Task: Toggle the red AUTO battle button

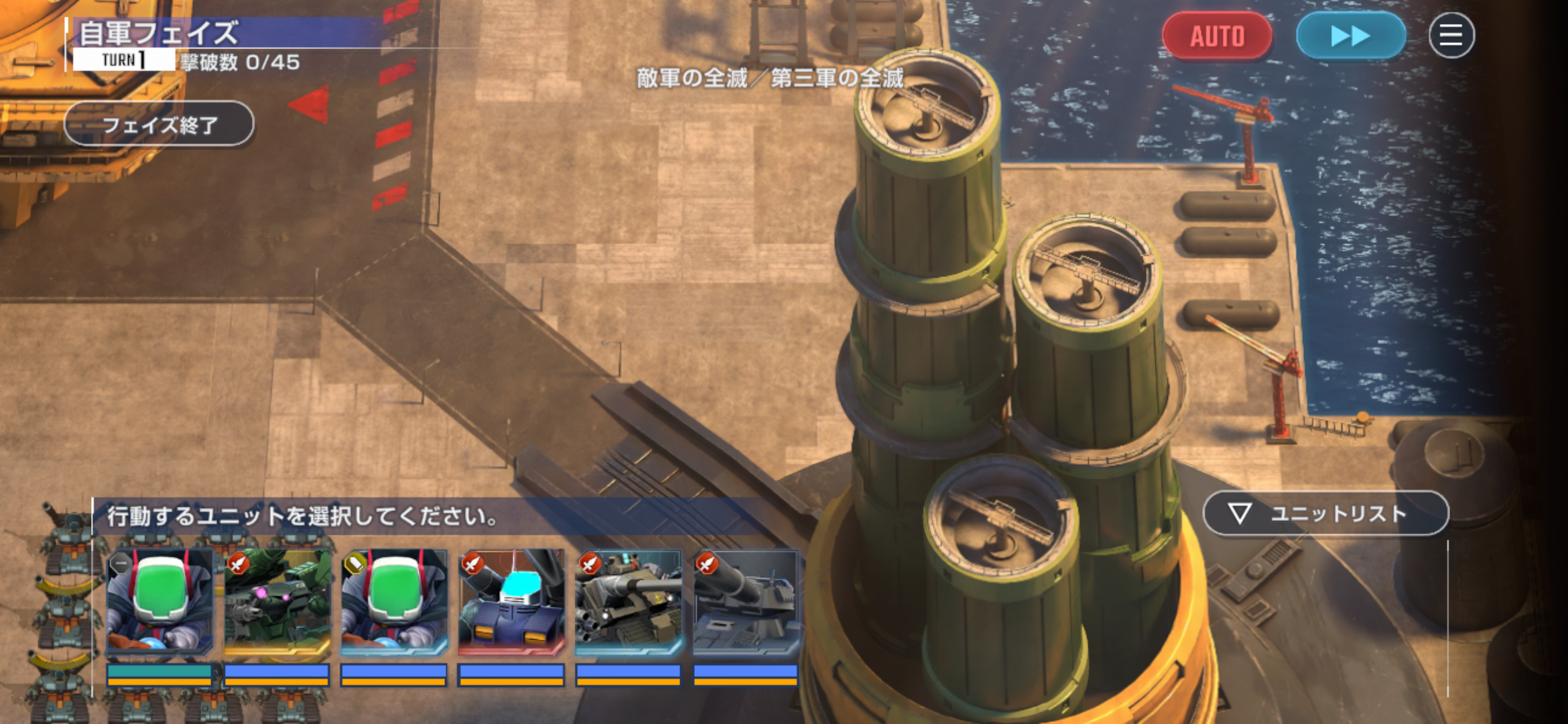Action: [1216, 36]
